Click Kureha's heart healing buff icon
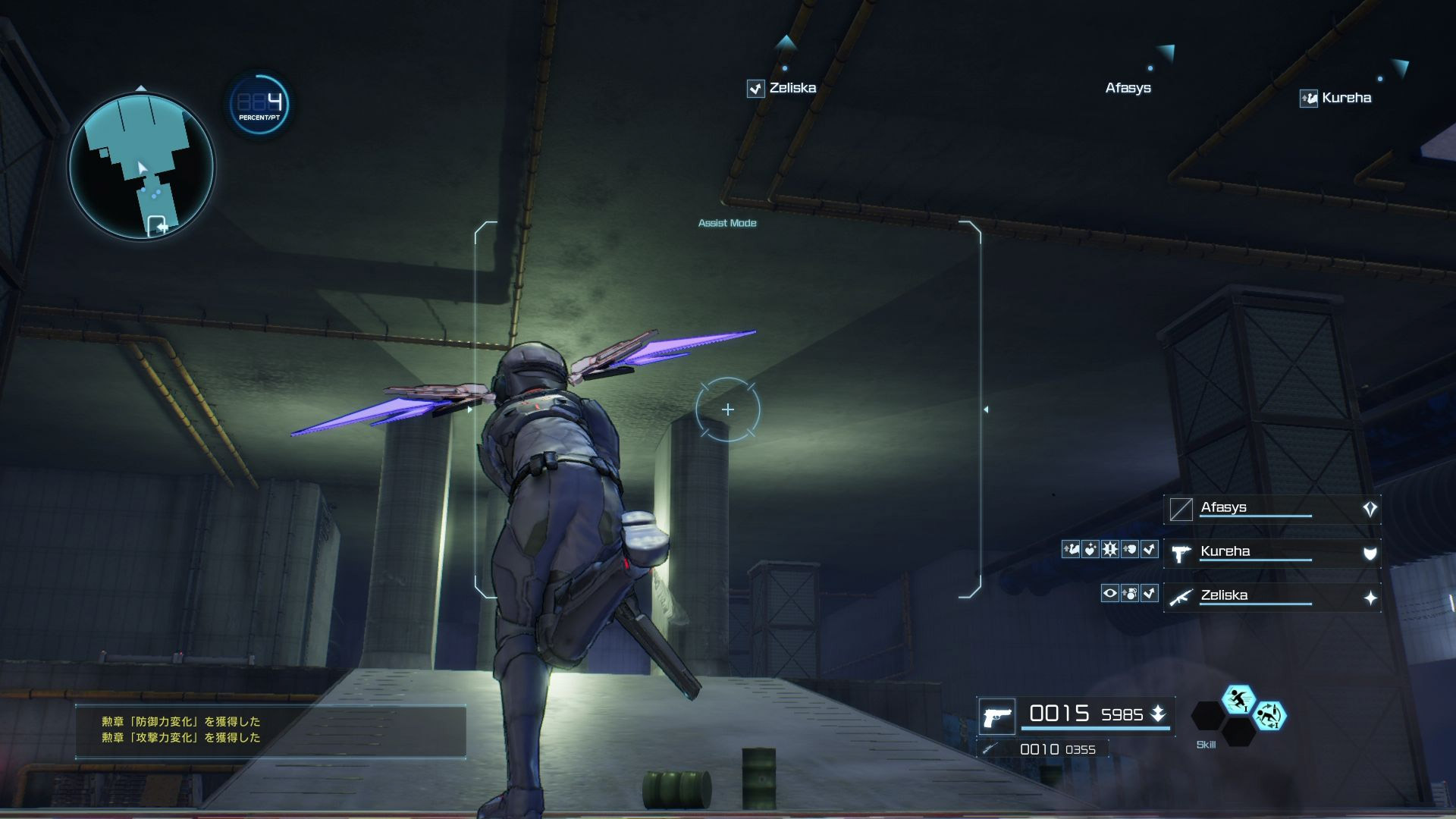Screen dimensions: 1456x819 click(x=1090, y=549)
